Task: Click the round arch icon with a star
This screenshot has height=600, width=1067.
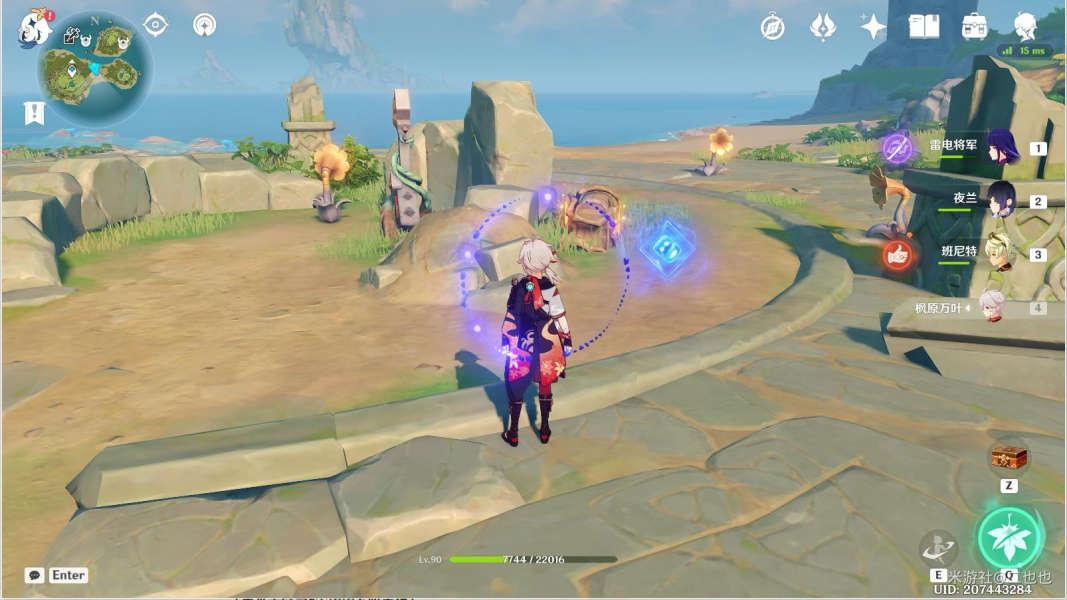Action: click(204, 24)
